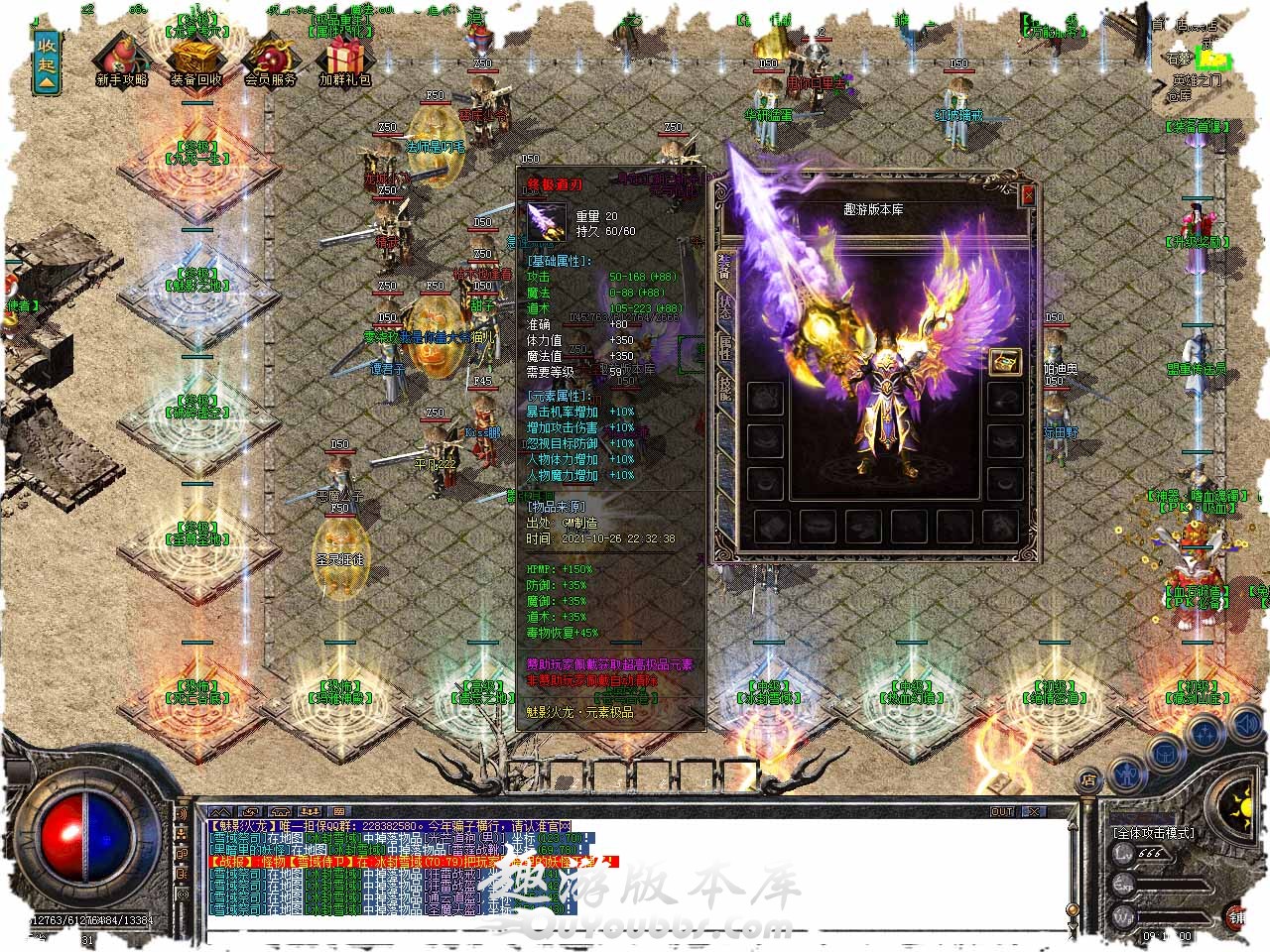Open the bag round button
The width and height of the screenshot is (1270, 952).
point(1165,753)
